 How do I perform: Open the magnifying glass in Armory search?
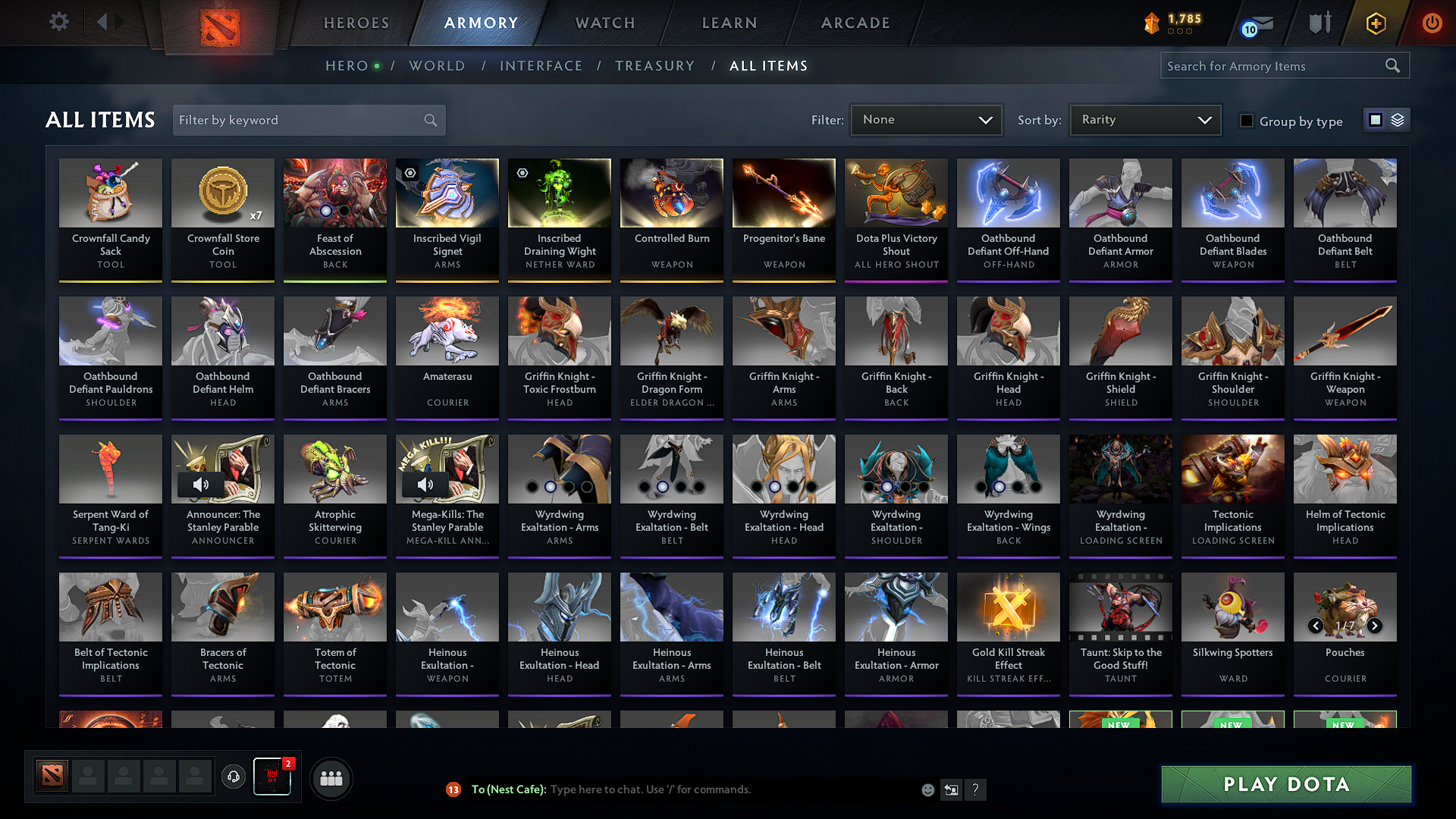click(1392, 65)
